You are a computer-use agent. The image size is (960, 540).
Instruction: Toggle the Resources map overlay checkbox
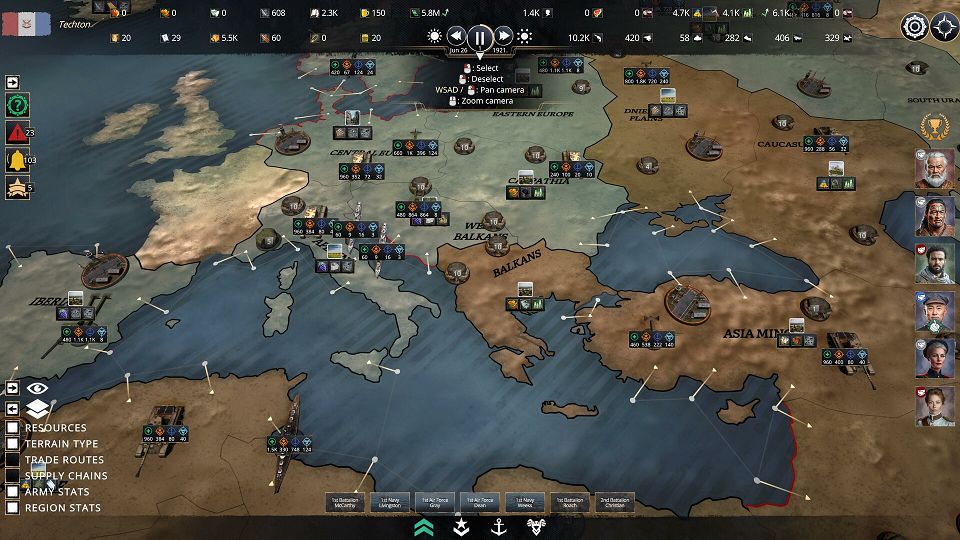pyautogui.click(x=13, y=428)
